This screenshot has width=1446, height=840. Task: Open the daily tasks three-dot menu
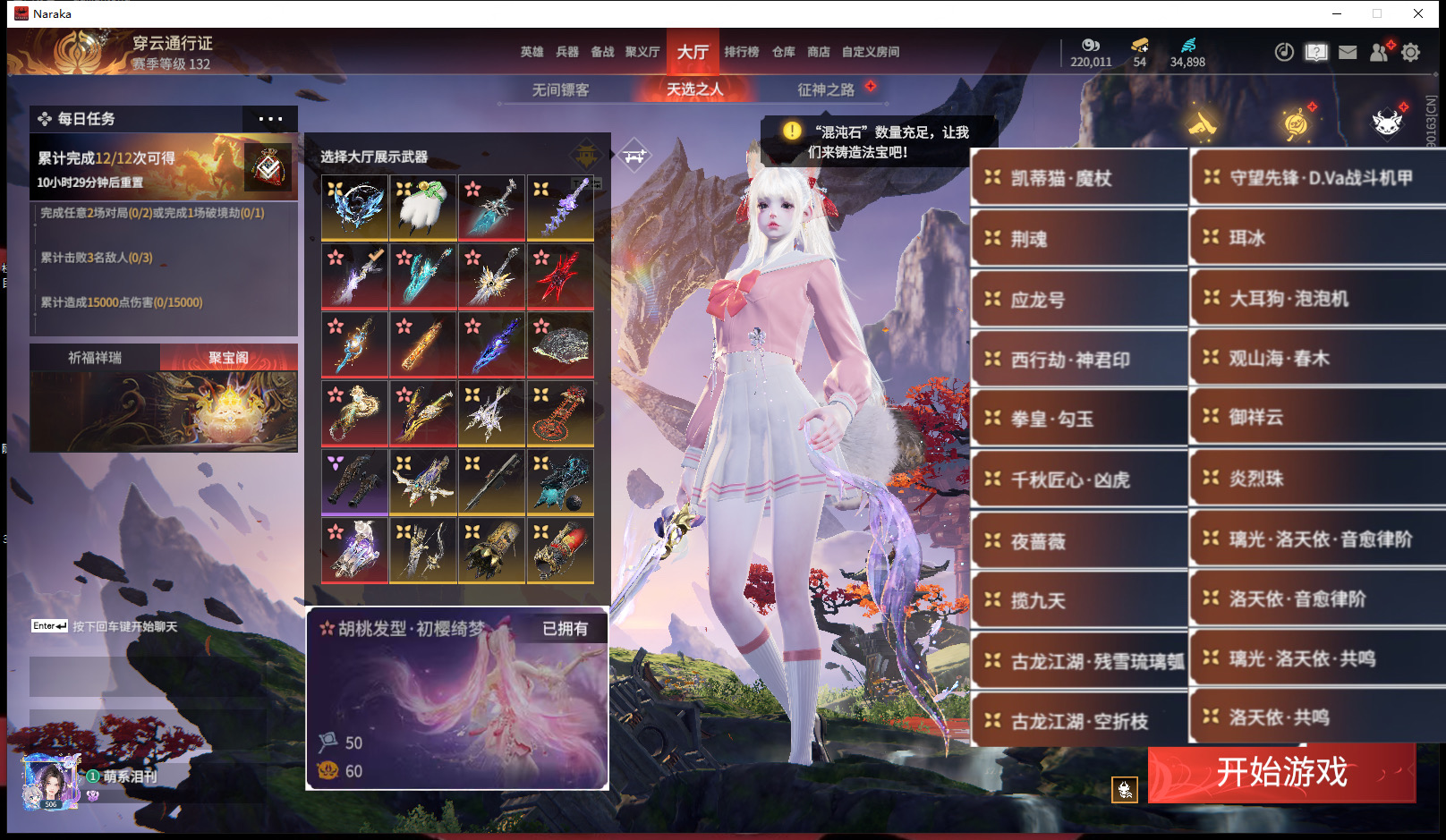(270, 119)
